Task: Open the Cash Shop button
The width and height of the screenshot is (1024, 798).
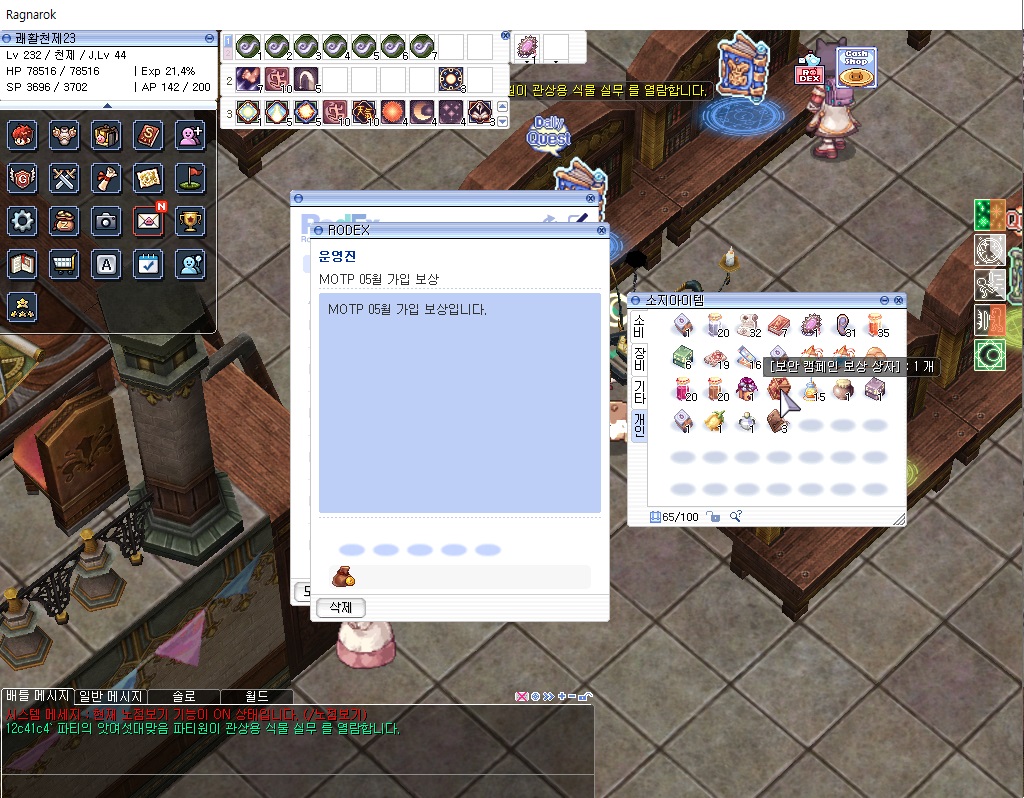Action: 856,67
